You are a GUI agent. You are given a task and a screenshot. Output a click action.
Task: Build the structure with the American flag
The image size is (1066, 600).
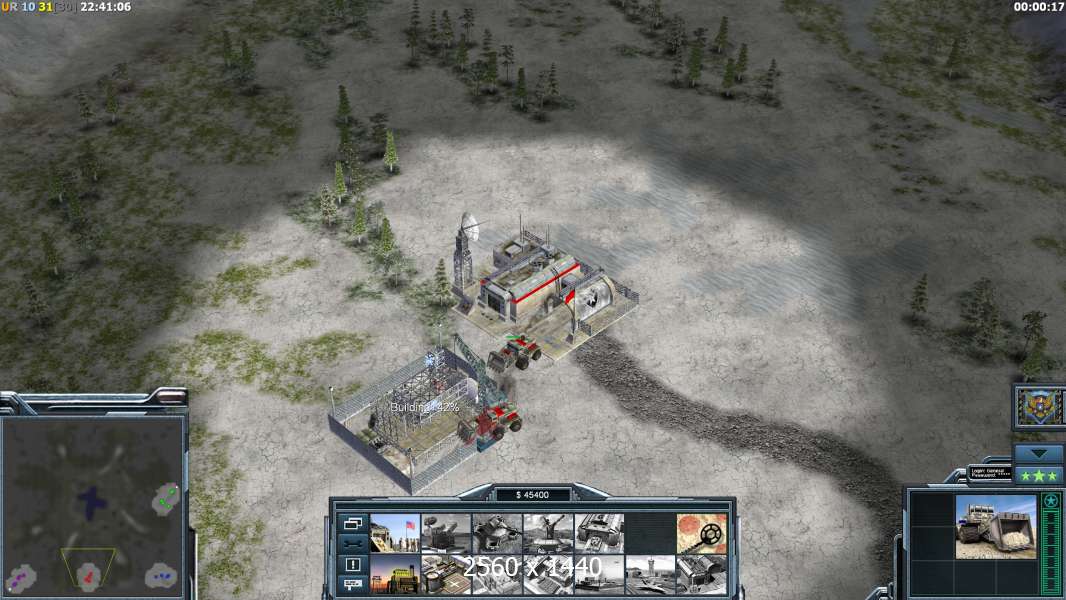click(x=395, y=533)
